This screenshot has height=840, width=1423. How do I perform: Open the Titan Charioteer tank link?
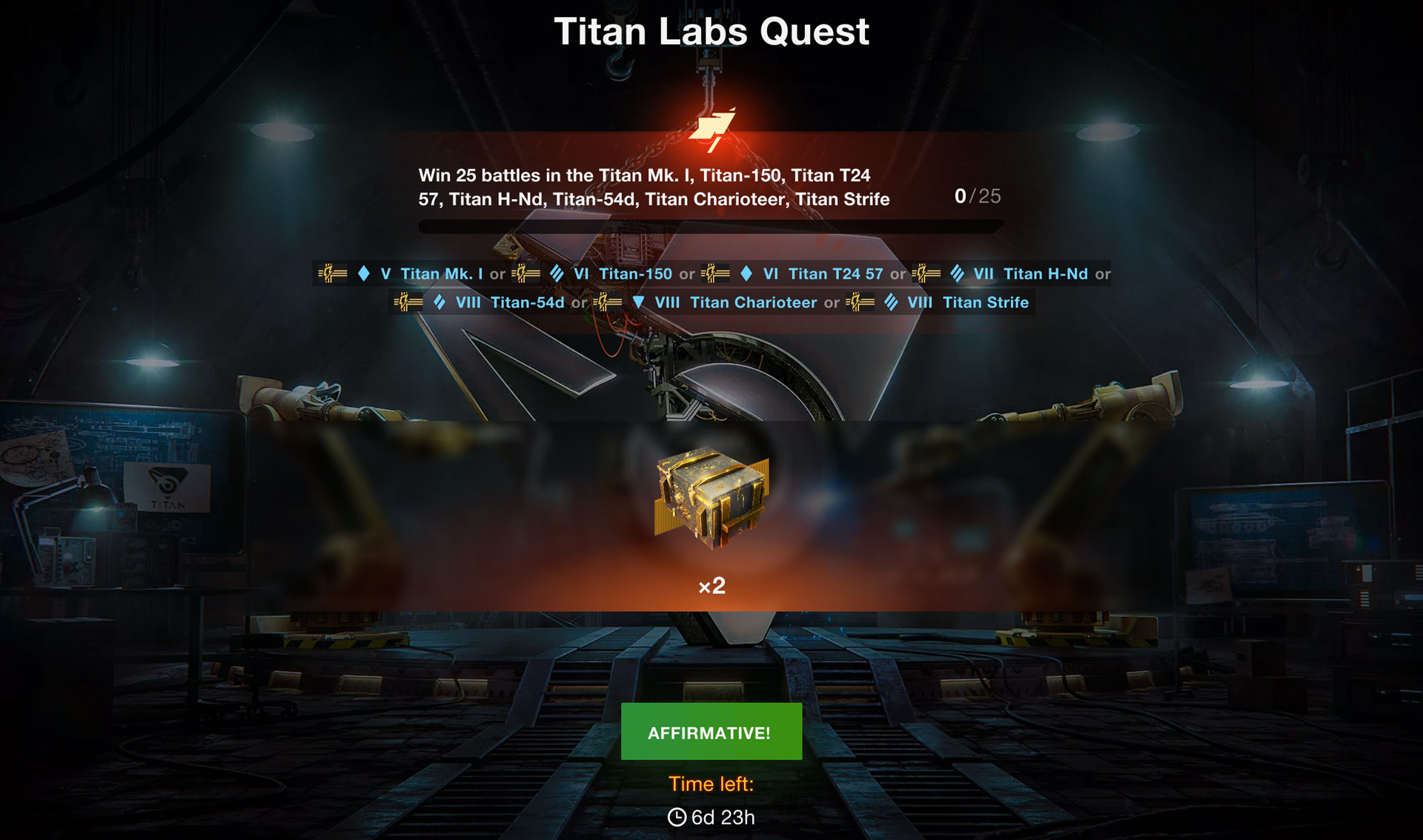coord(754,302)
